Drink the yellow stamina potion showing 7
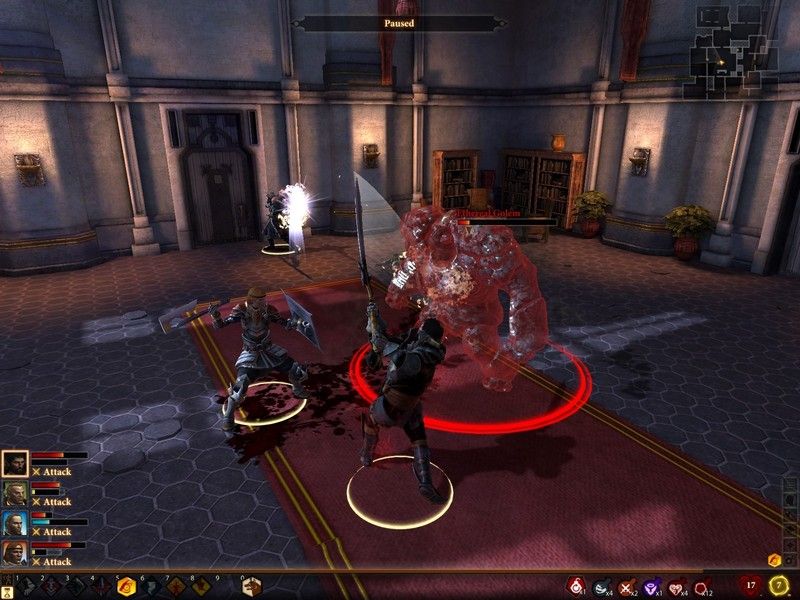Screen dimensions: 800x600 click(780, 585)
